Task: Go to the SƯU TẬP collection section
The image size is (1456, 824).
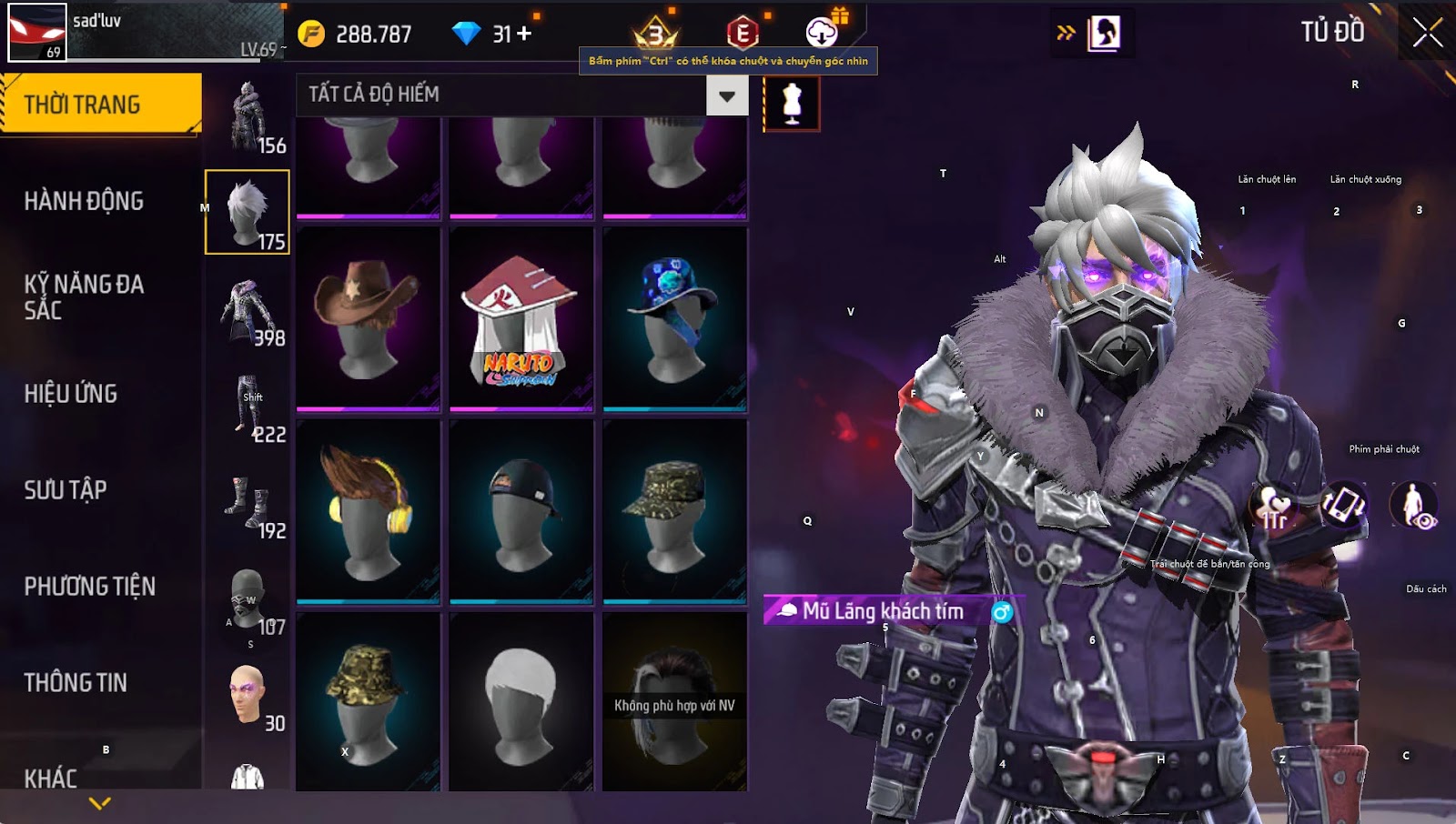Action: [x=66, y=490]
